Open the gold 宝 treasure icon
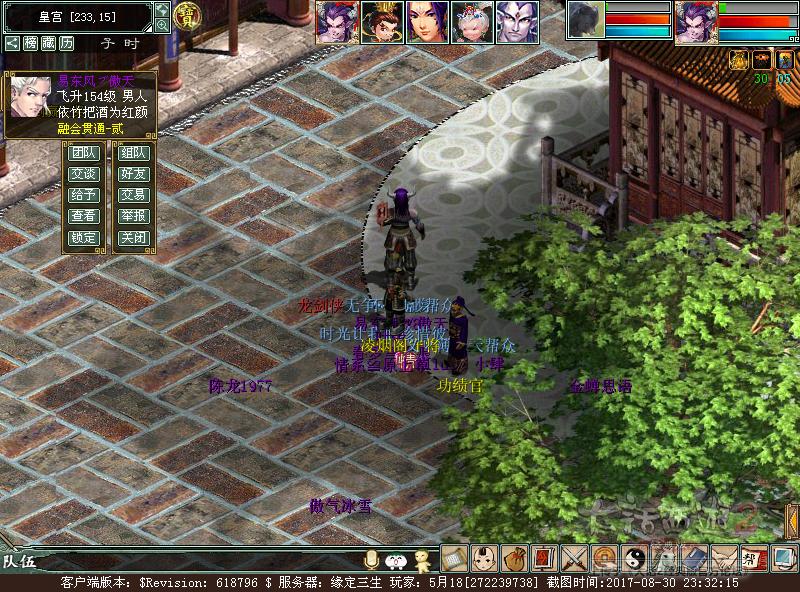 pos(187,15)
